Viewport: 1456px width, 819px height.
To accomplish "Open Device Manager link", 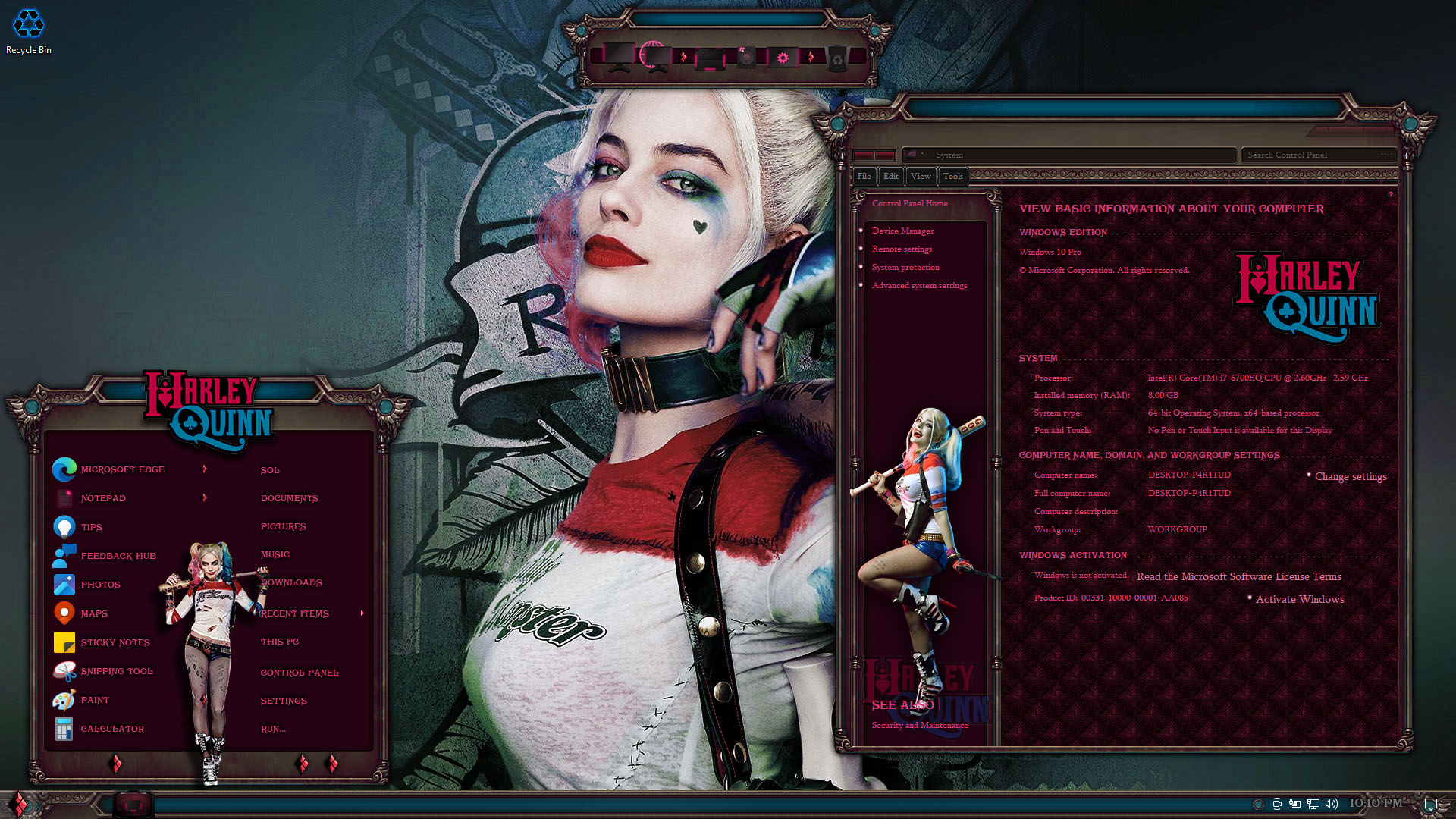I will [902, 231].
